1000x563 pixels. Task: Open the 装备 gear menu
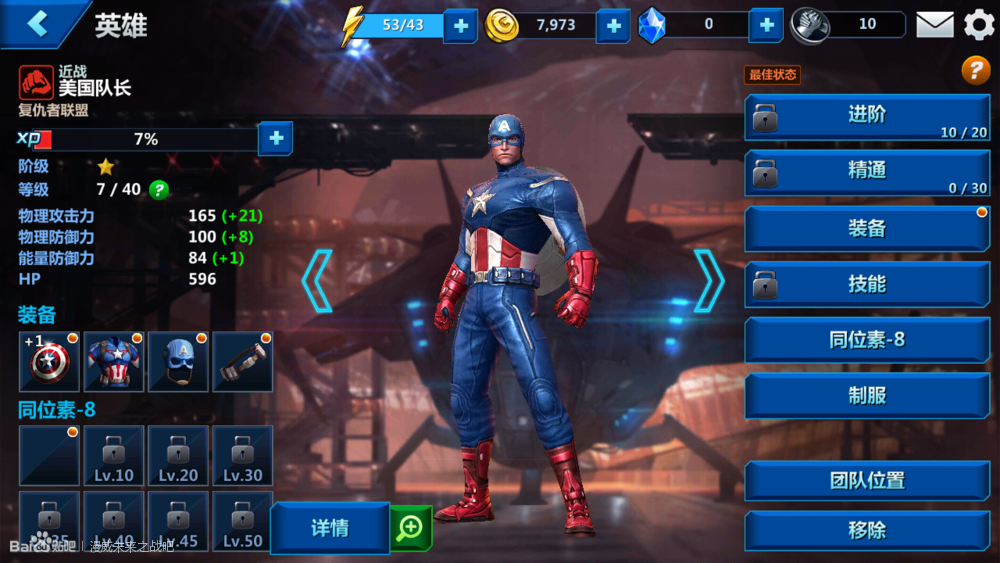point(867,228)
